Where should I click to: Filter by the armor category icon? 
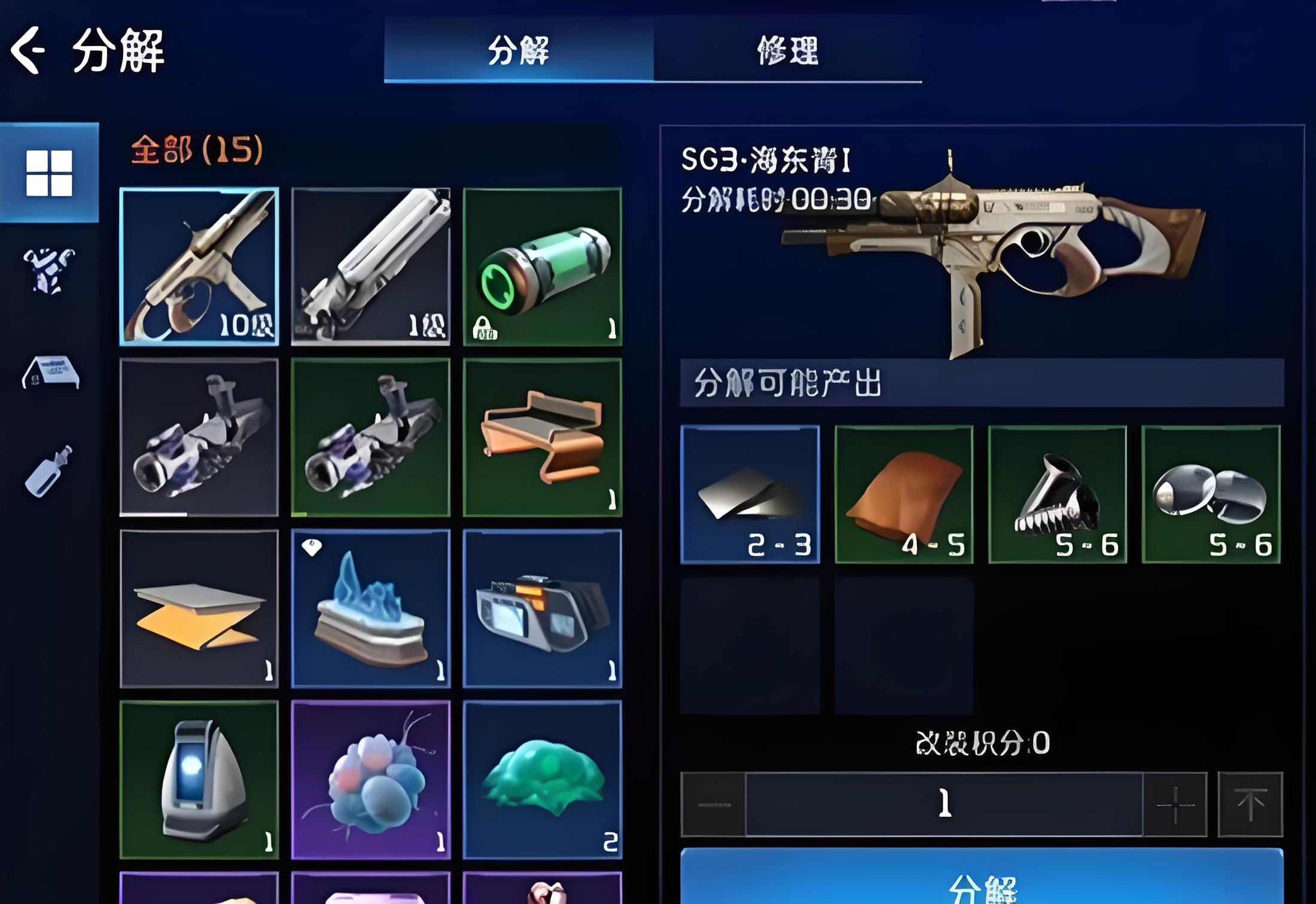click(49, 271)
